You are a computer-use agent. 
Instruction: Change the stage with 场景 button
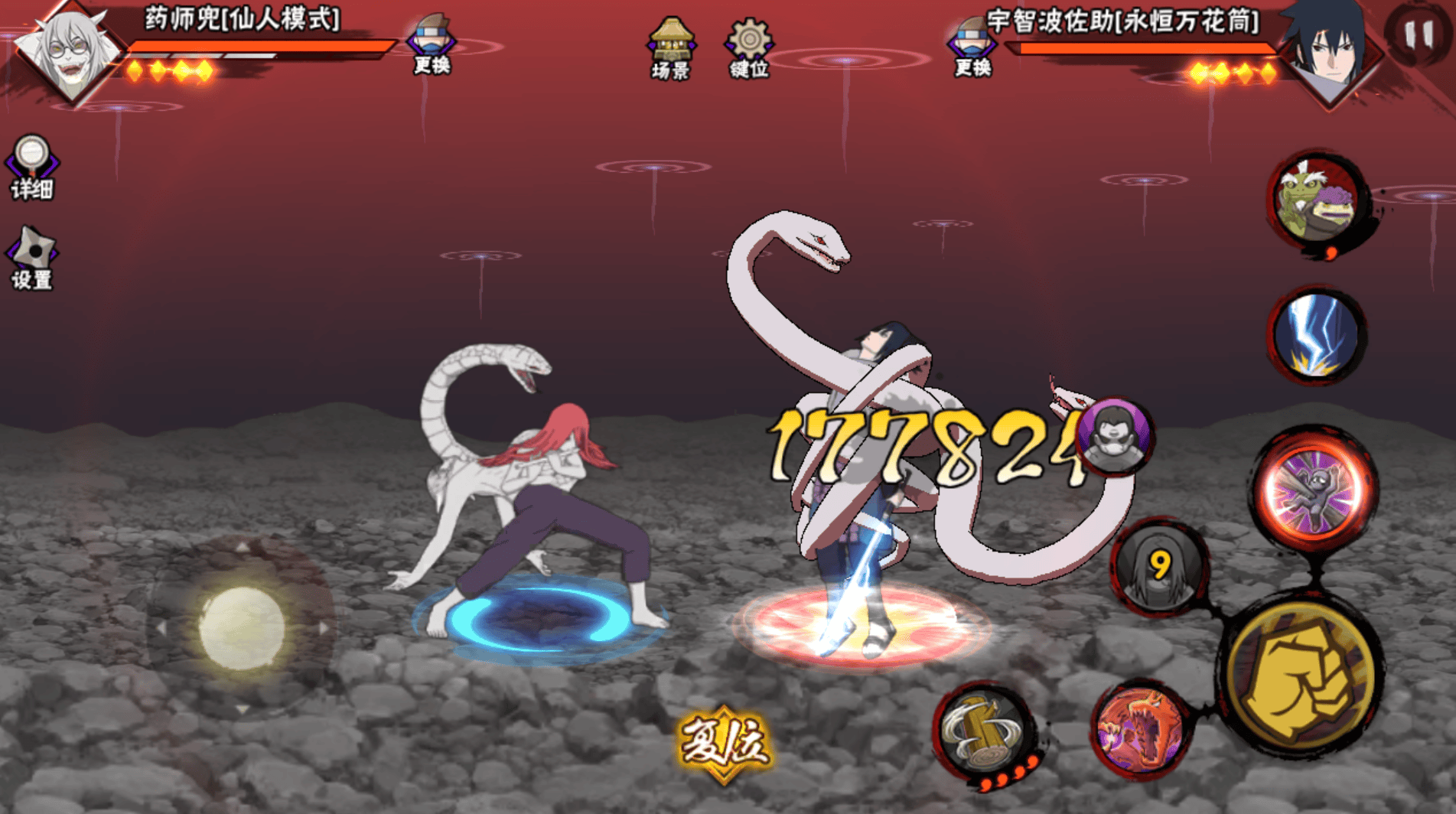click(671, 47)
